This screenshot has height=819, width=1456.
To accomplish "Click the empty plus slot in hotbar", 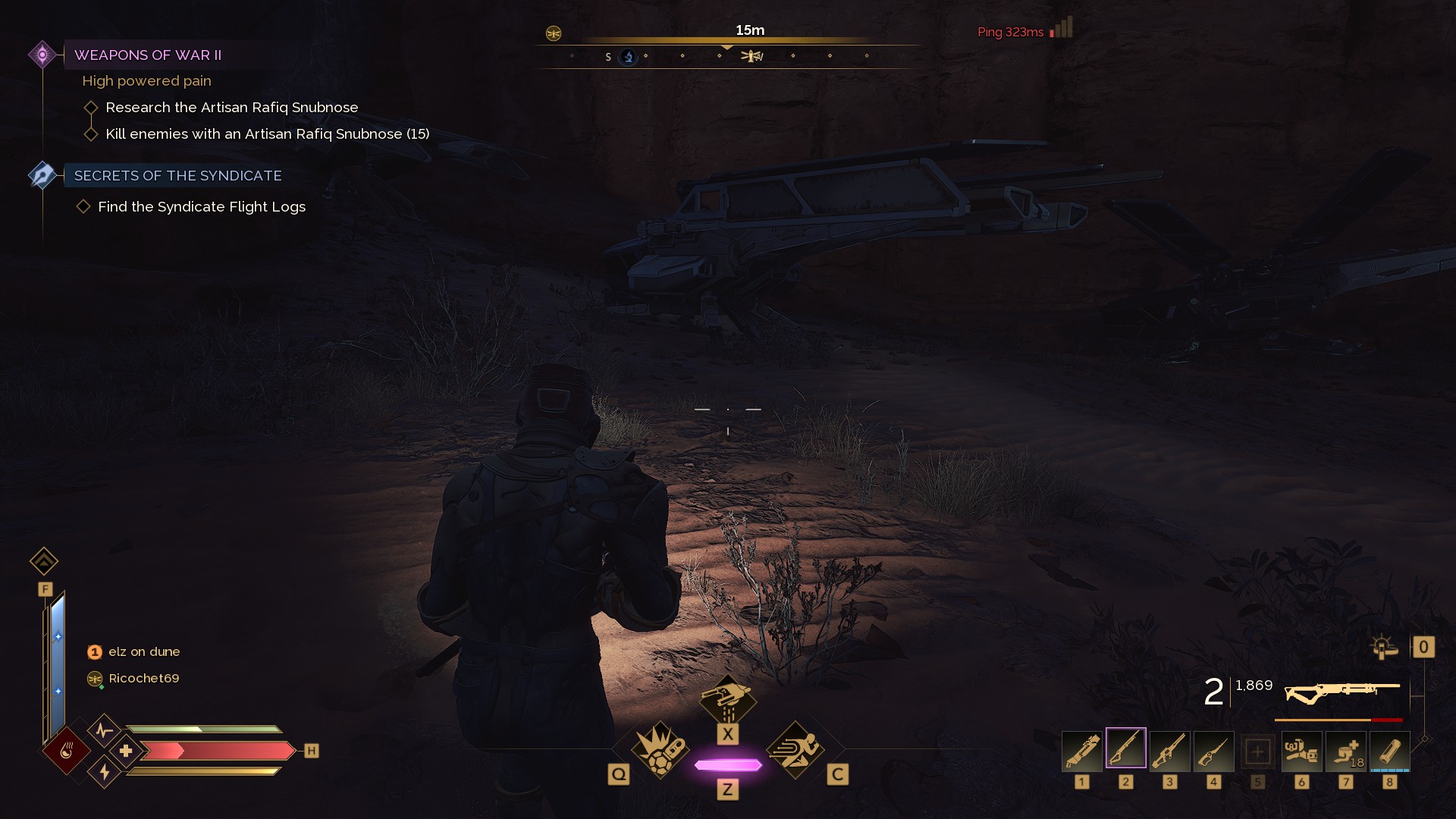I will click(1257, 752).
